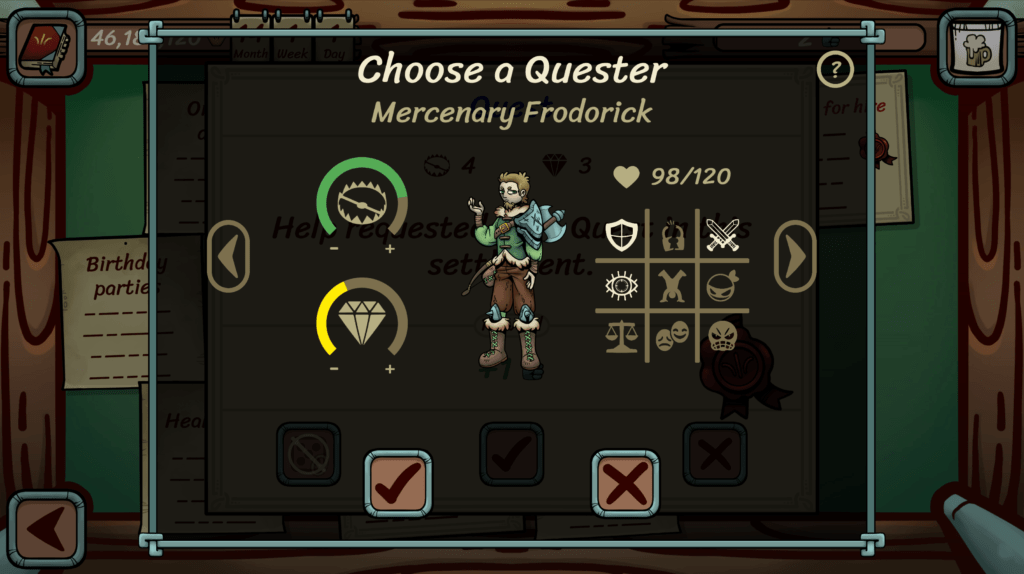
Task: Select the theater masks trait icon
Action: pos(671,337)
